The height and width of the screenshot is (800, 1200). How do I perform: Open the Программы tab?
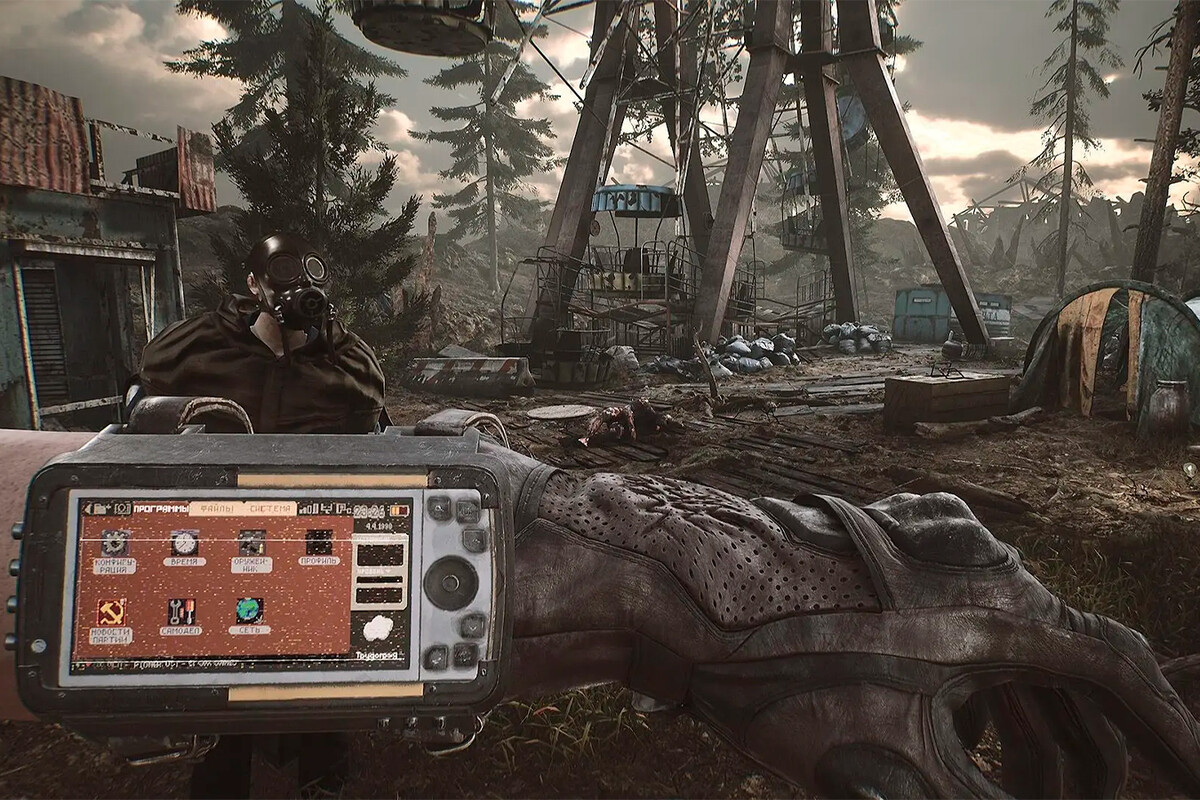pyautogui.click(x=160, y=509)
